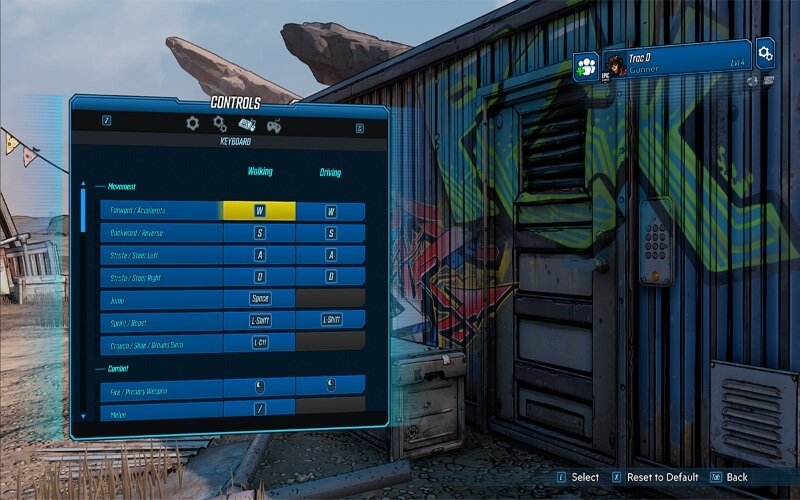
Task: Switch to the gamepad controller tab
Action: coord(273,125)
